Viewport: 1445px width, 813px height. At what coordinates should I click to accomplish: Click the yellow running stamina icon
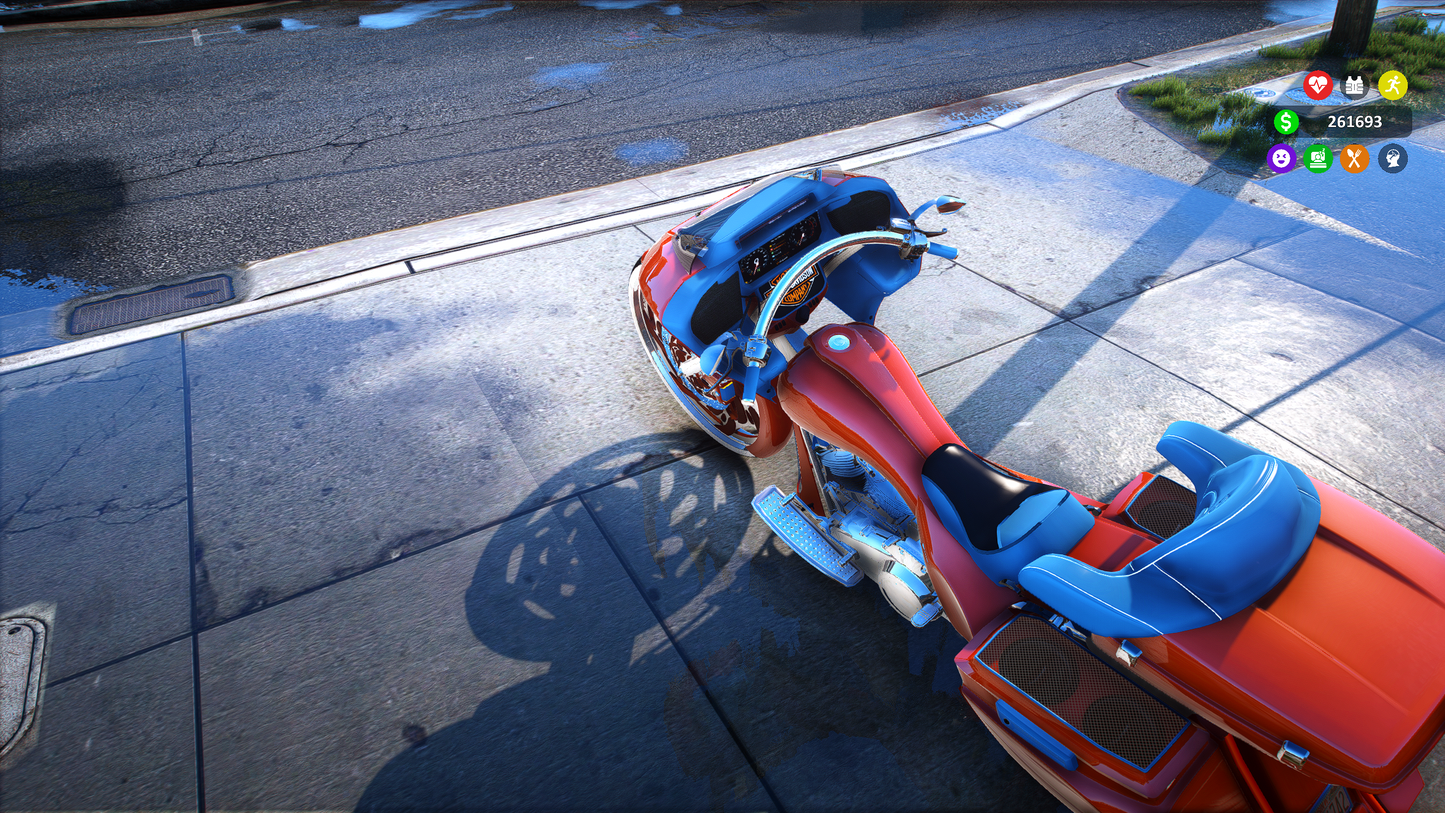point(1392,85)
